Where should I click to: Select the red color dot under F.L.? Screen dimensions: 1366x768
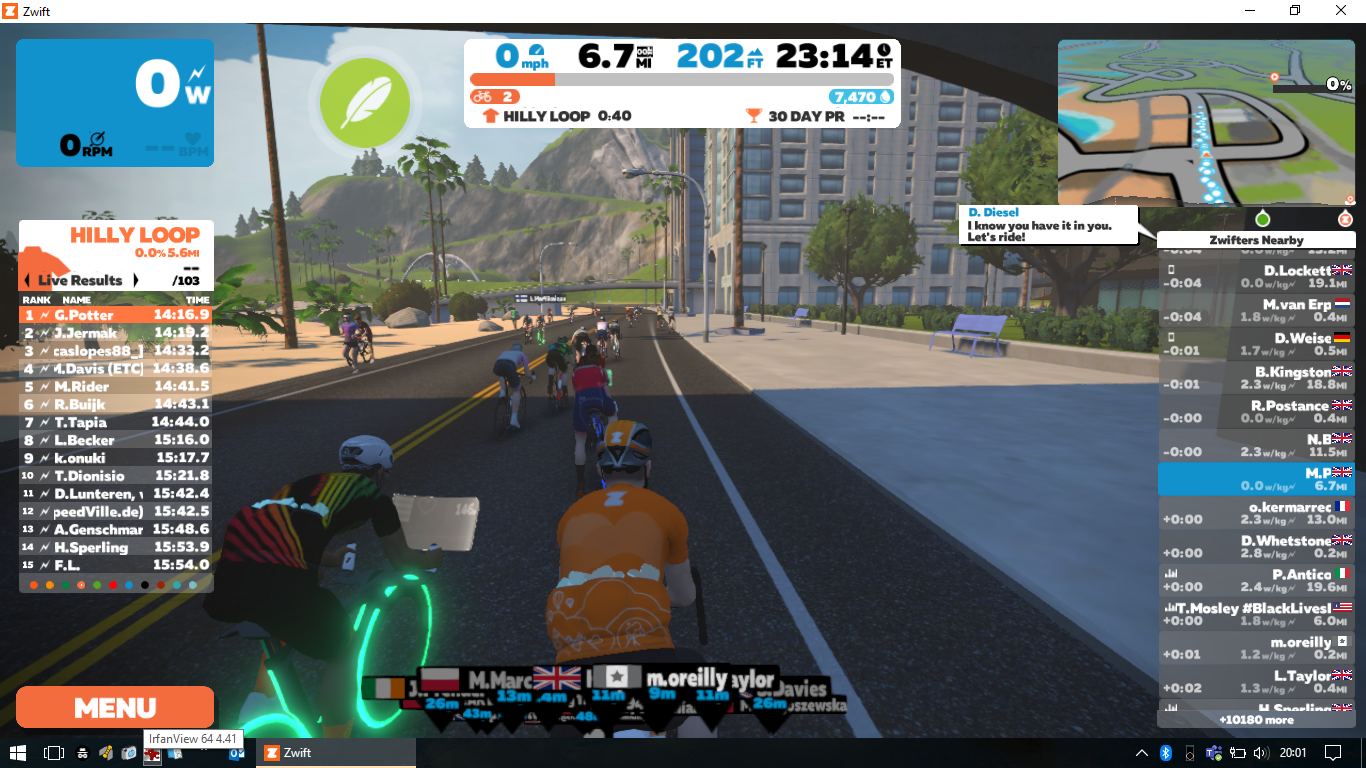[x=113, y=586]
